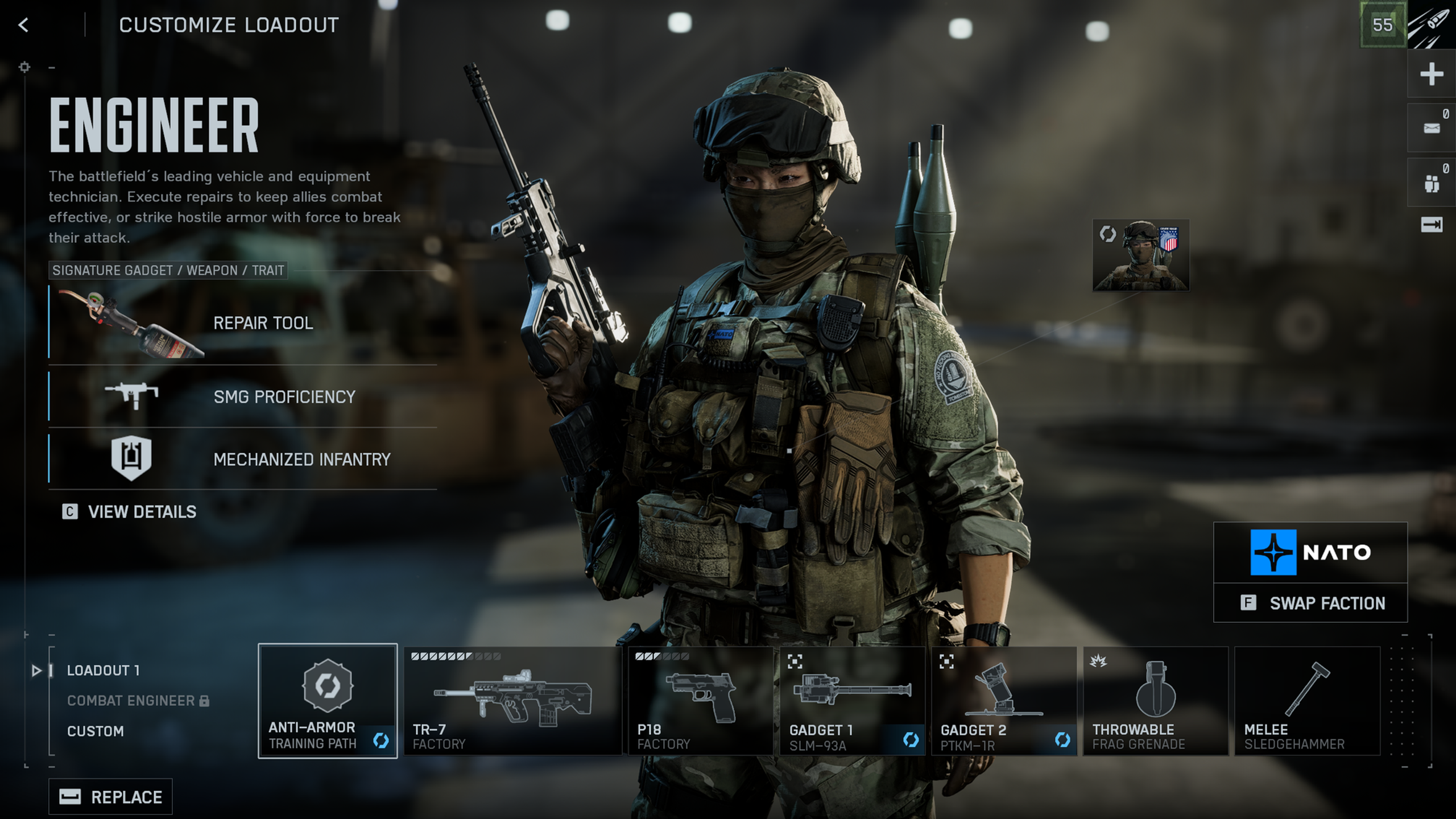Click the plus icon in the sidebar
The height and width of the screenshot is (819, 1456).
(x=1431, y=74)
